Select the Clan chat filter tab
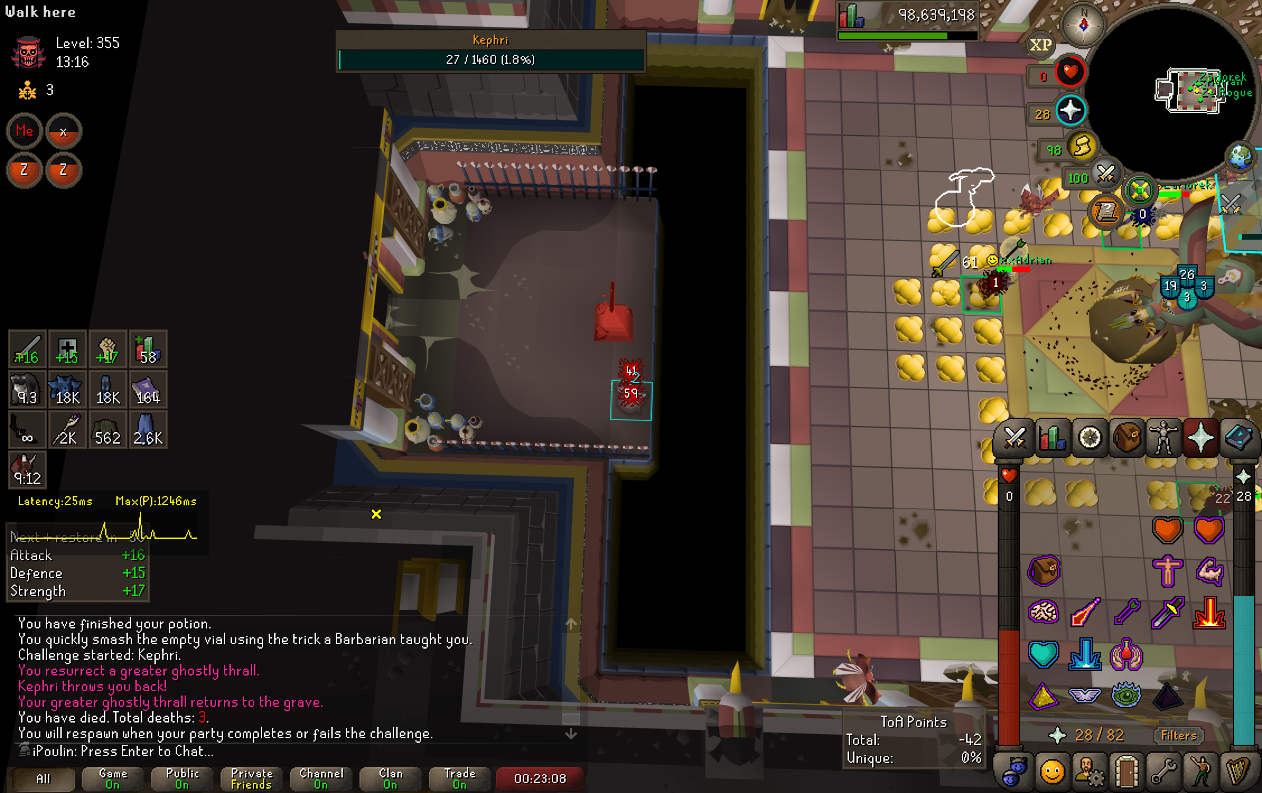Screen dimensions: 1262x793 [x=391, y=778]
